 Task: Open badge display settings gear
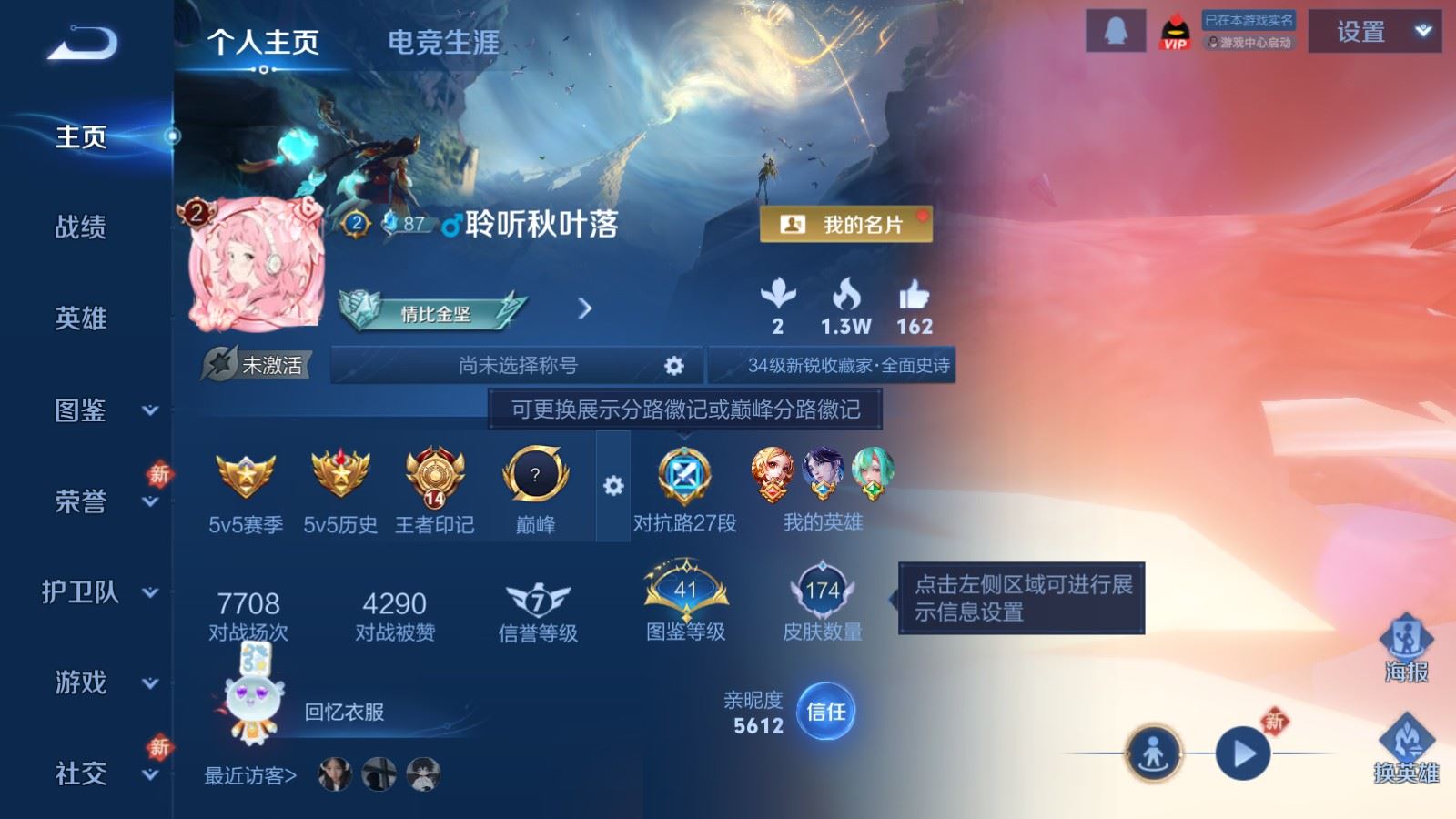(615, 486)
